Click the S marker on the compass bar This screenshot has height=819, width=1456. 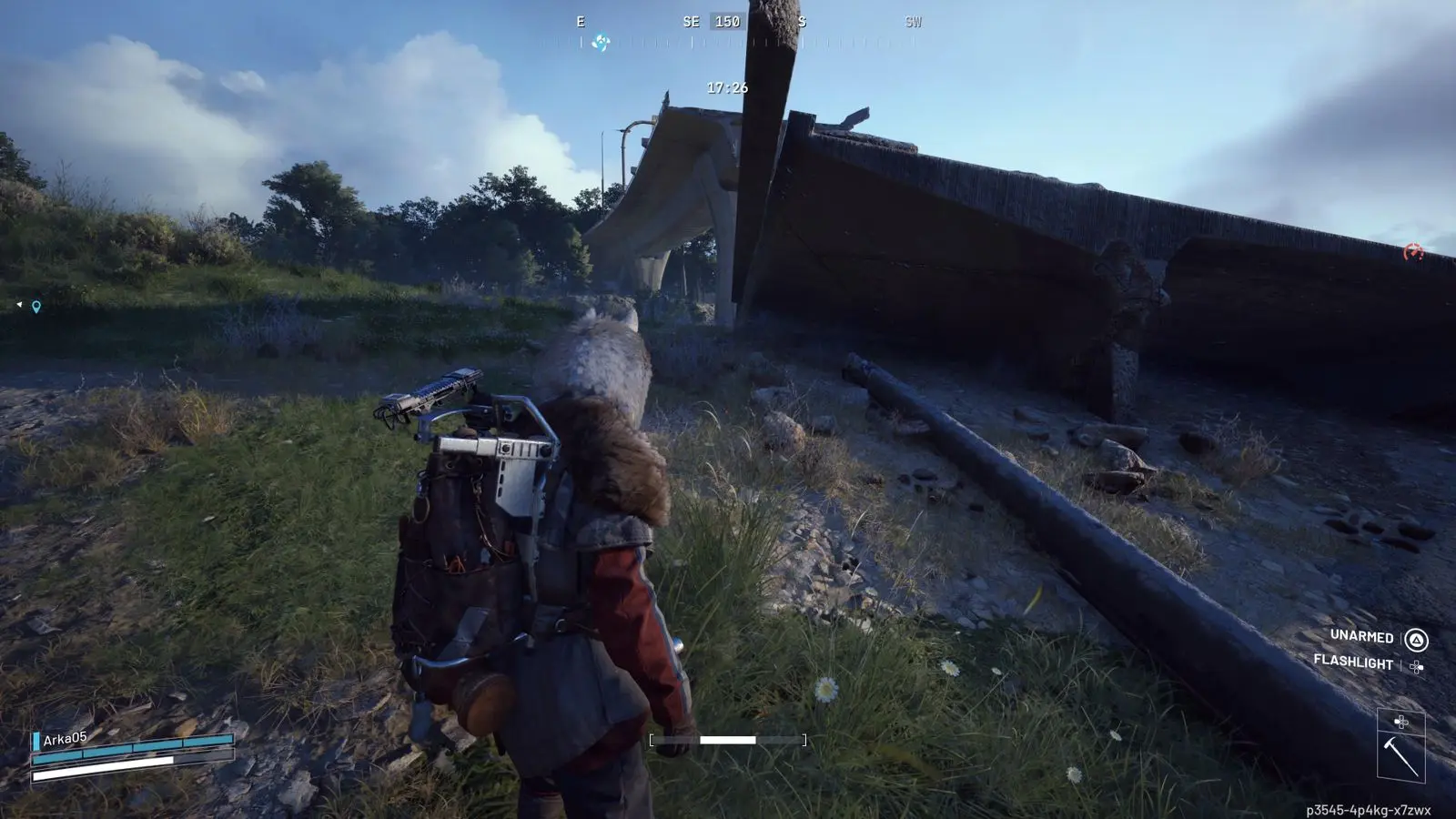(x=803, y=23)
